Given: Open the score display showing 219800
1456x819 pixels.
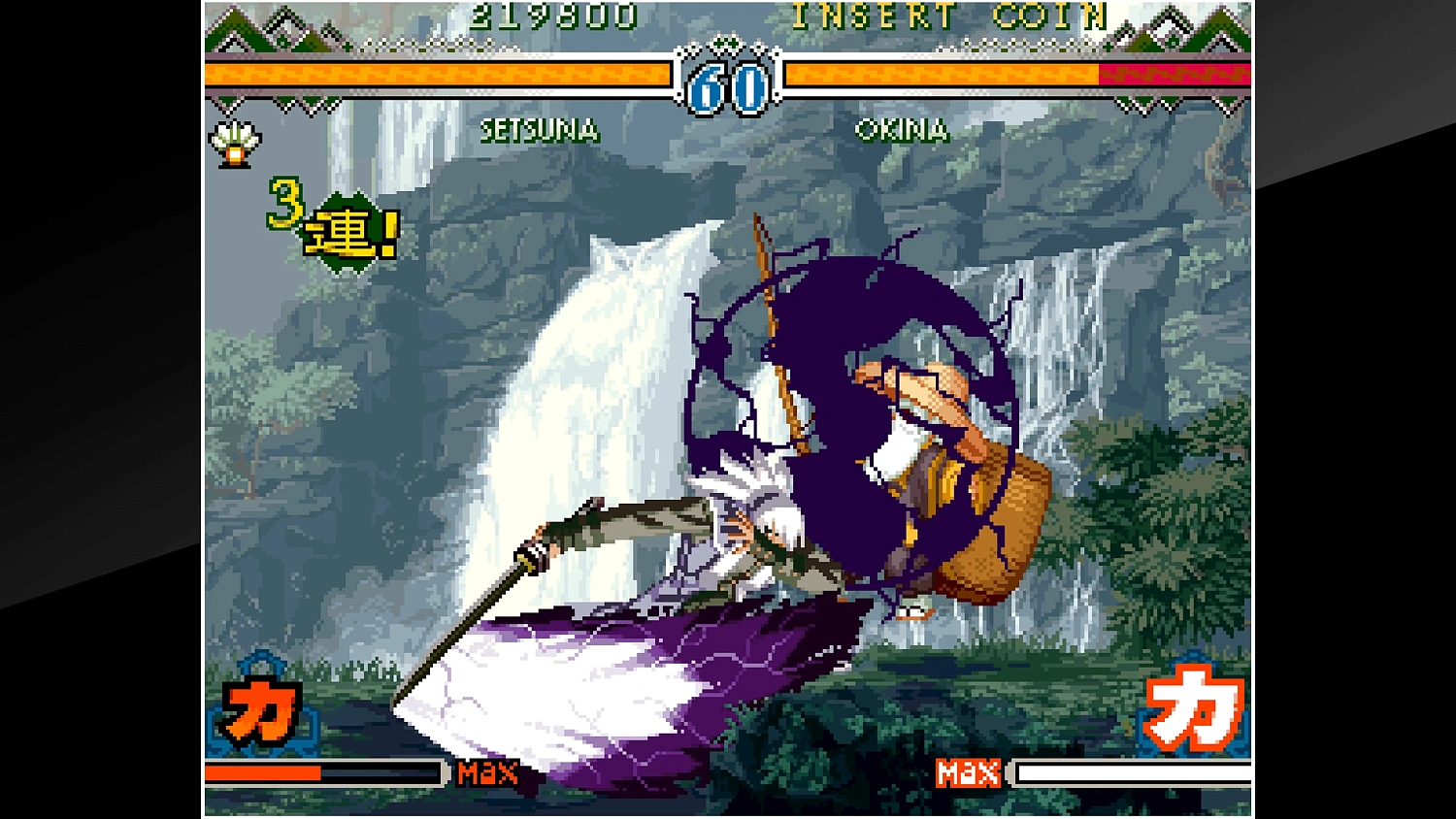Looking at the screenshot, I should tap(553, 15).
